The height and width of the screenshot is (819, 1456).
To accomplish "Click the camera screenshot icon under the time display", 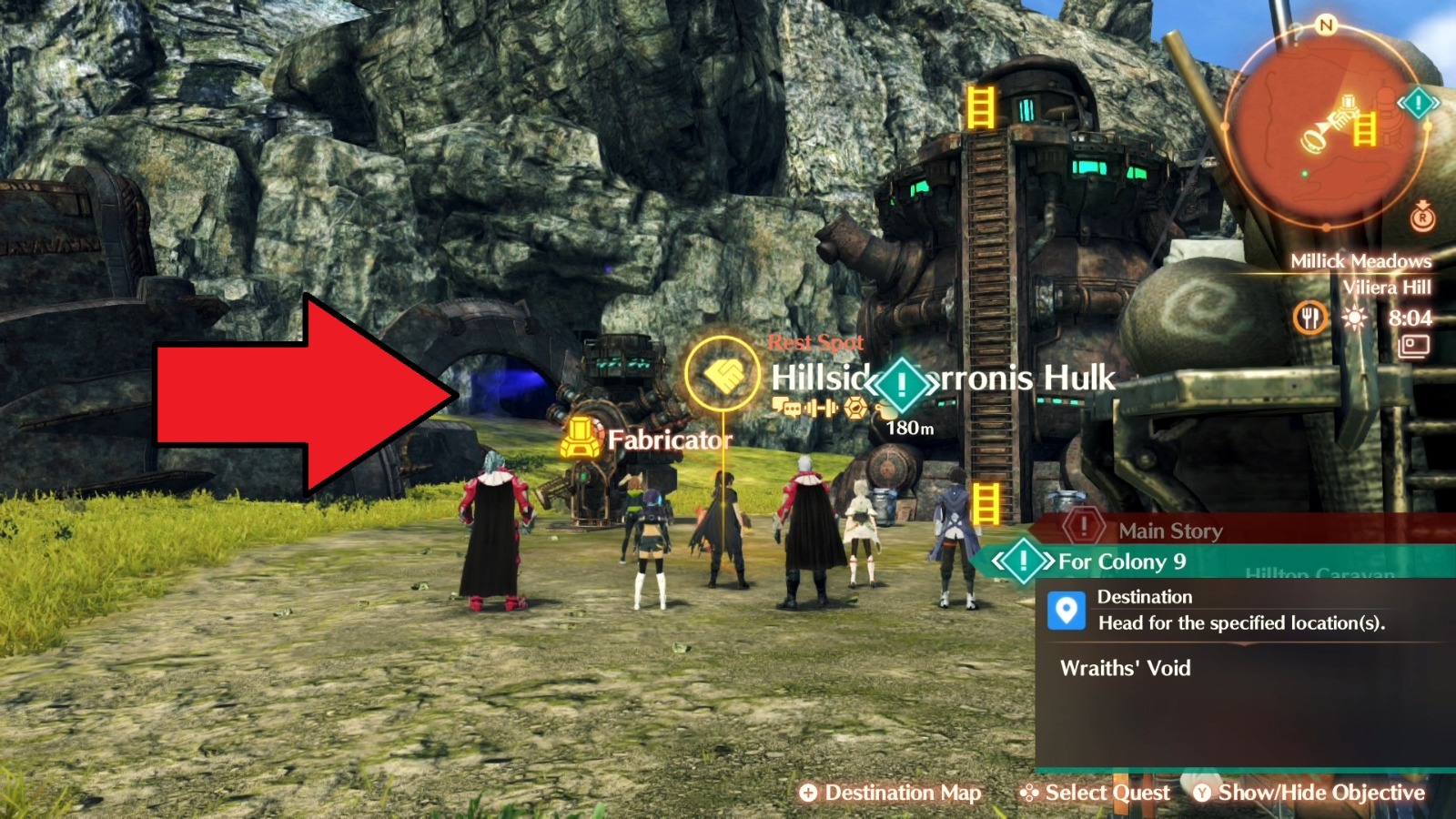I will pos(1415,348).
